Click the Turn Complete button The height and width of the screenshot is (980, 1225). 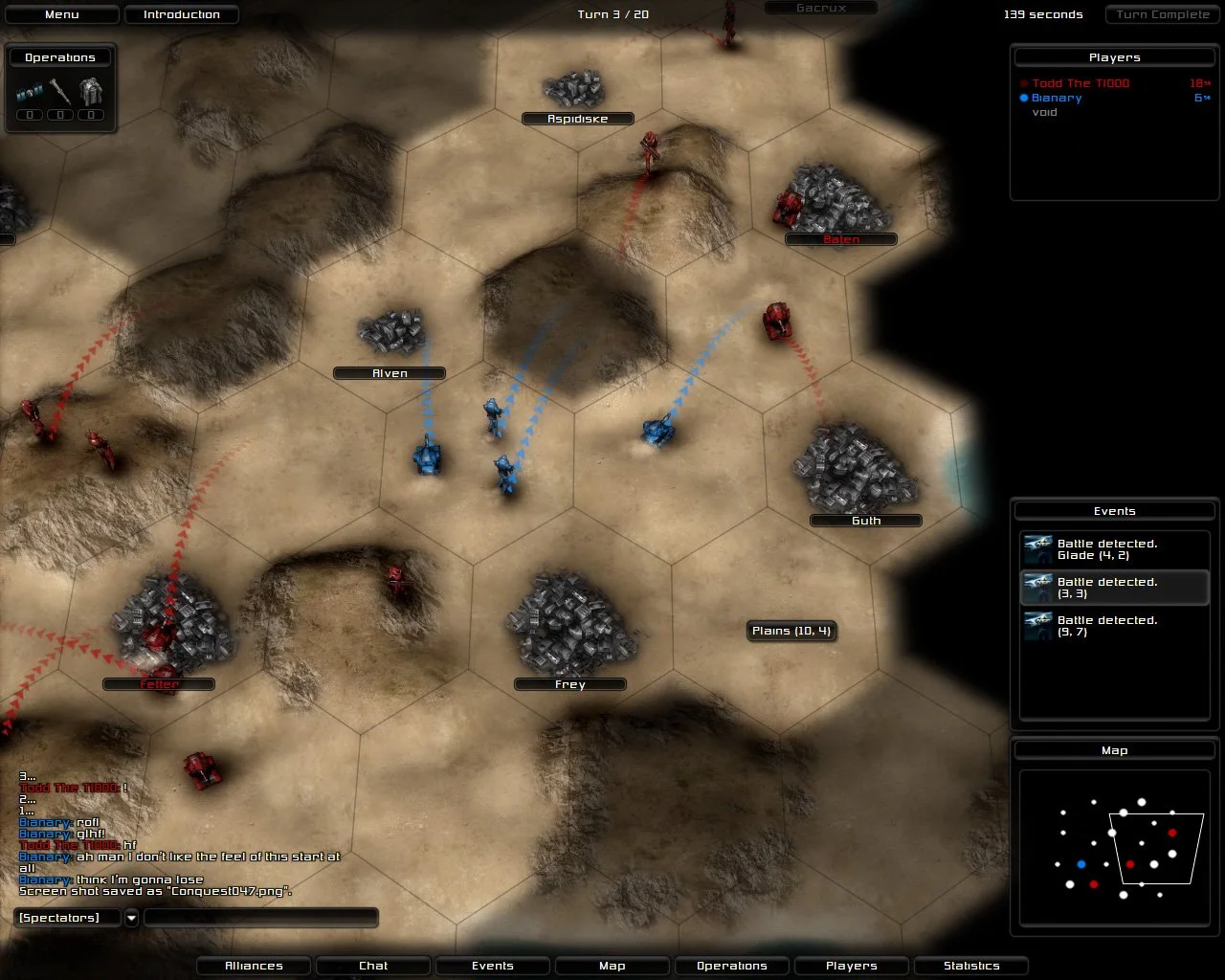click(x=1161, y=13)
